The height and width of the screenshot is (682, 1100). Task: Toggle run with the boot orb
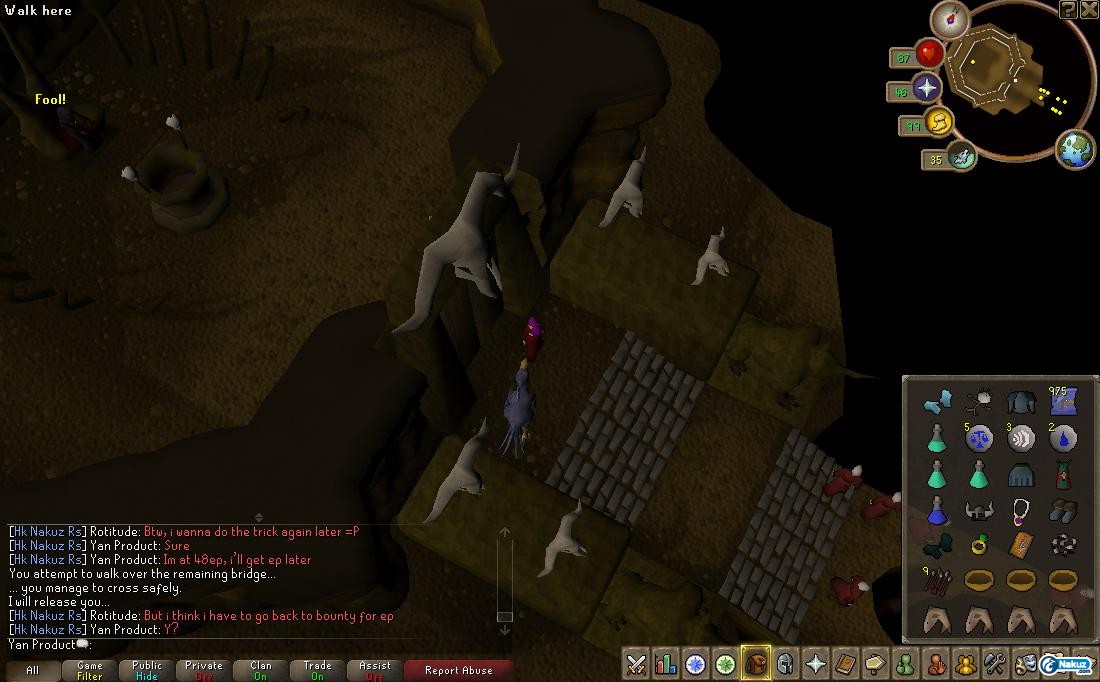click(x=940, y=123)
